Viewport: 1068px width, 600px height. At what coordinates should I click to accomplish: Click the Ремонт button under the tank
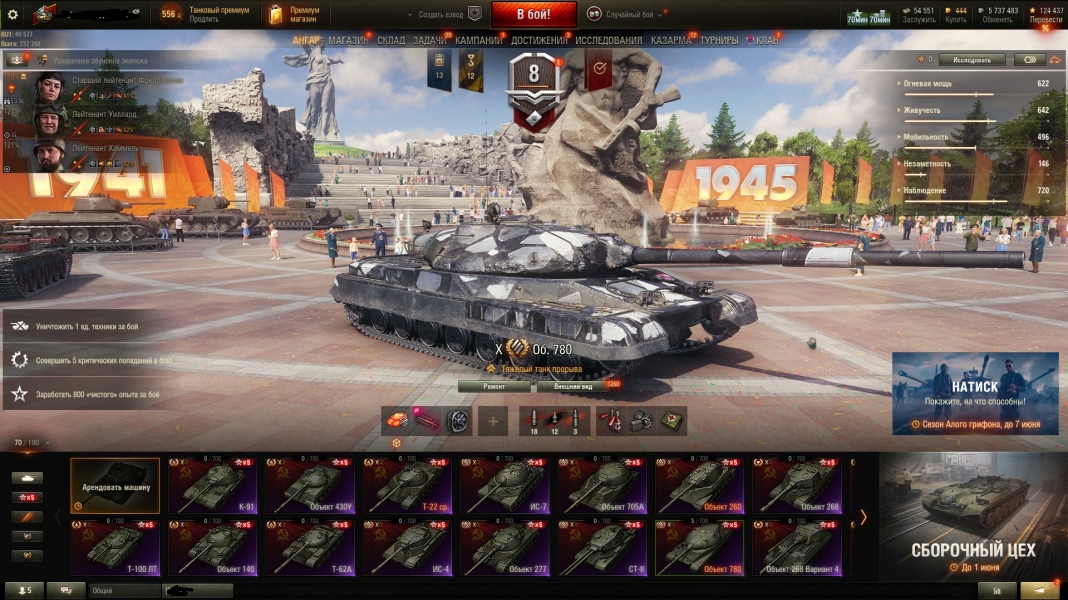pyautogui.click(x=494, y=385)
